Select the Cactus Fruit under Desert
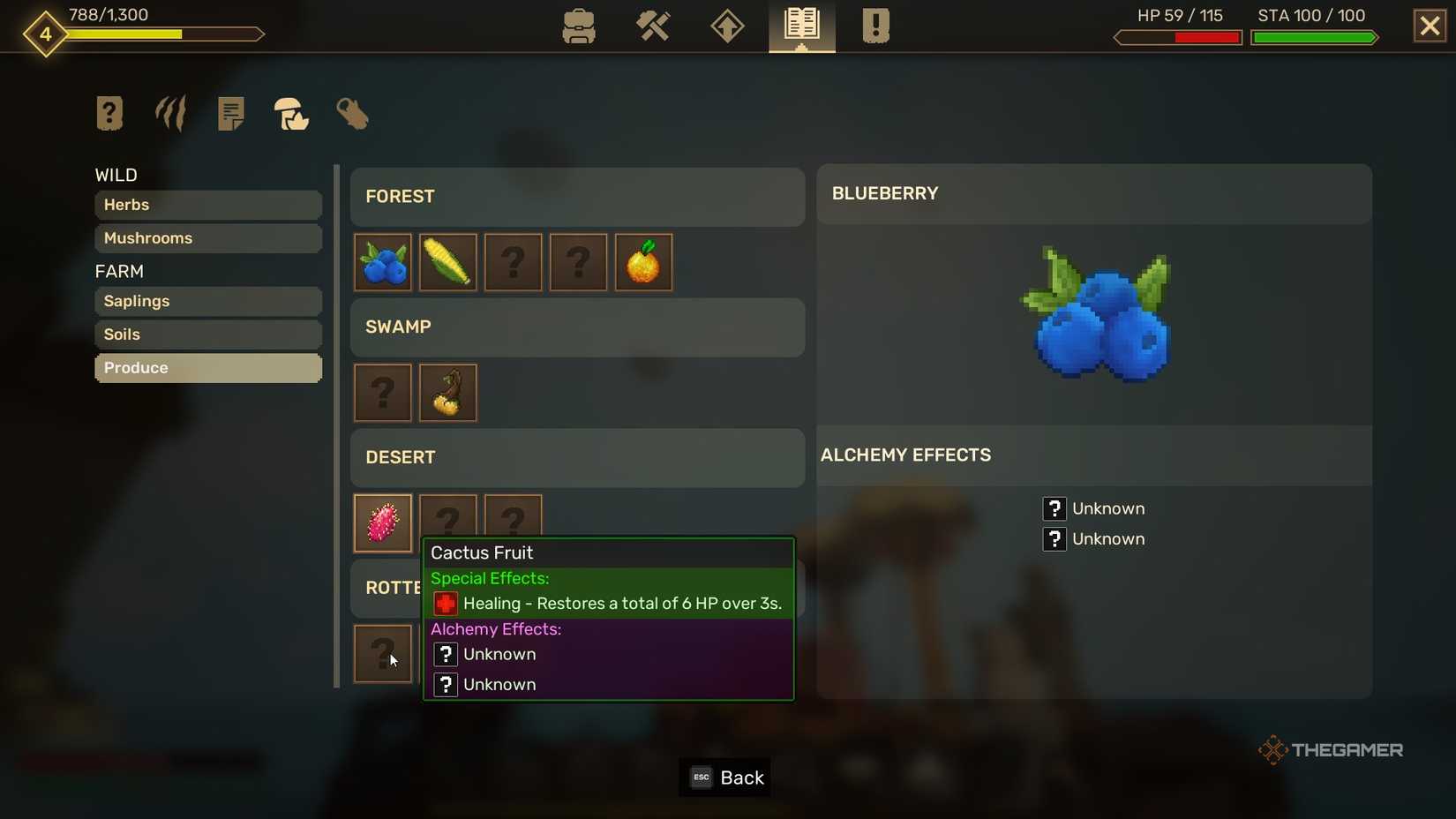Screen dimensions: 1456x819 pyautogui.click(x=382, y=522)
